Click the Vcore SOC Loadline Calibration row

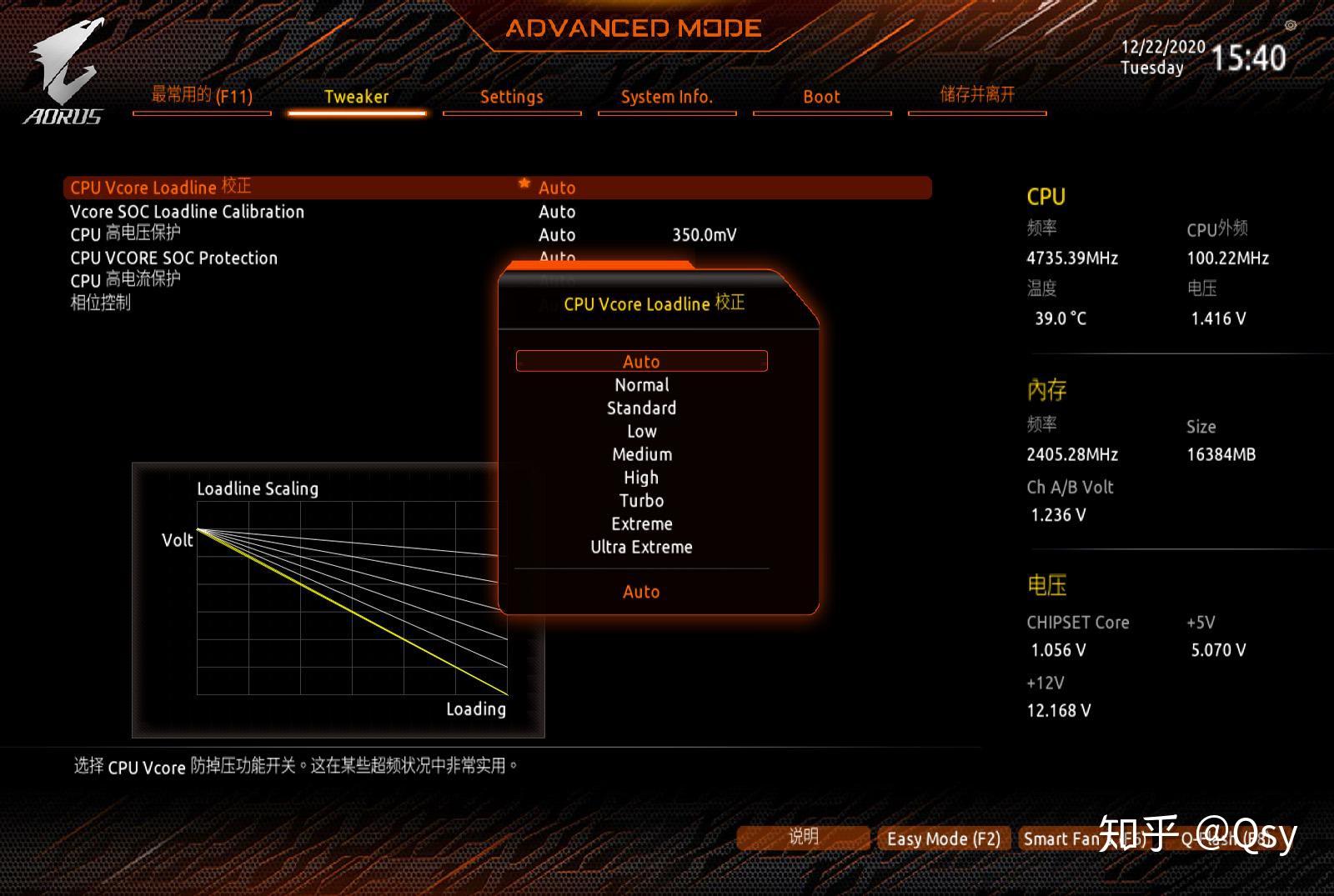pyautogui.click(x=188, y=212)
